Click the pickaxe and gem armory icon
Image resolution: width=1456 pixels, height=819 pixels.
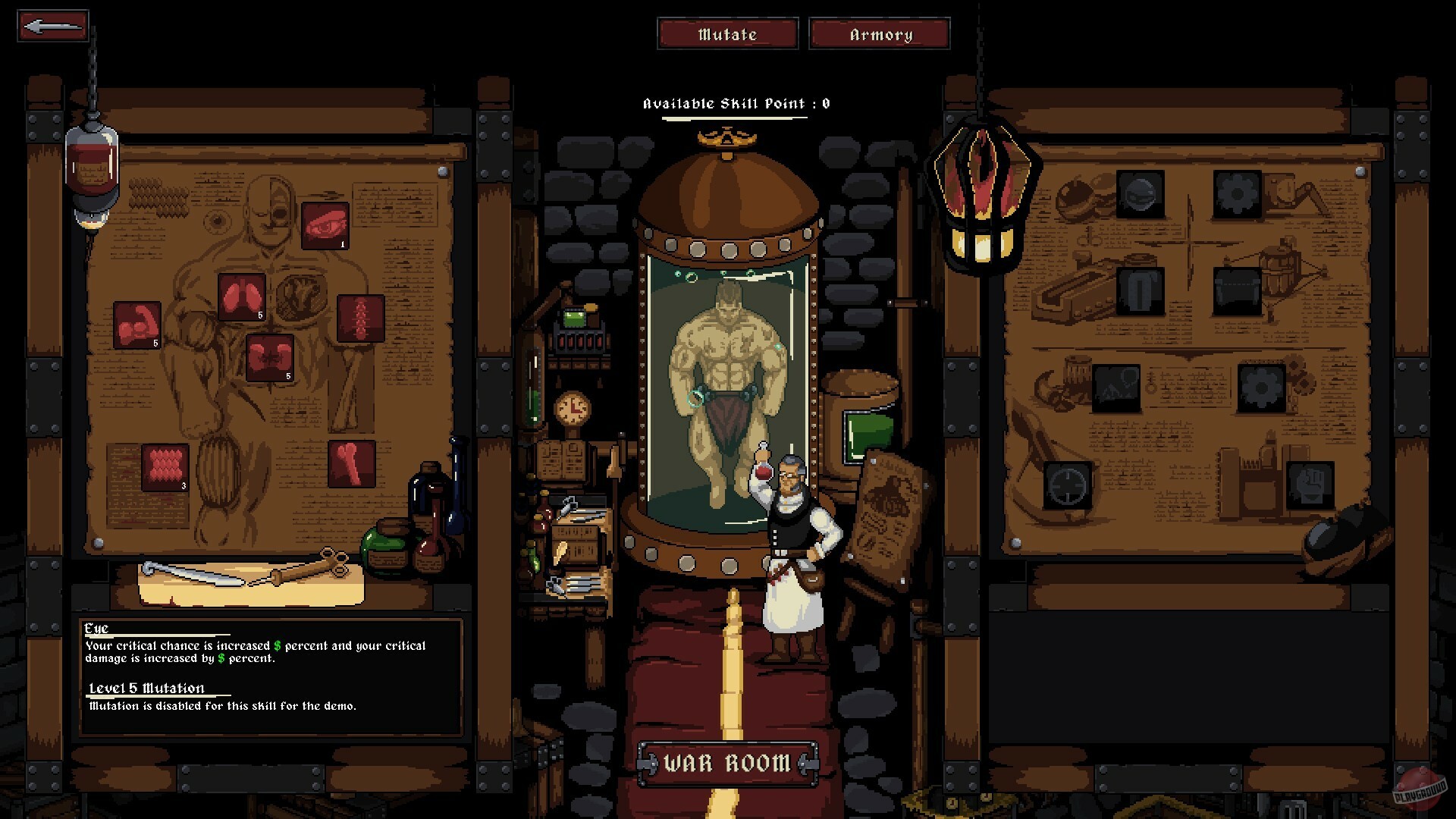coord(1117,389)
